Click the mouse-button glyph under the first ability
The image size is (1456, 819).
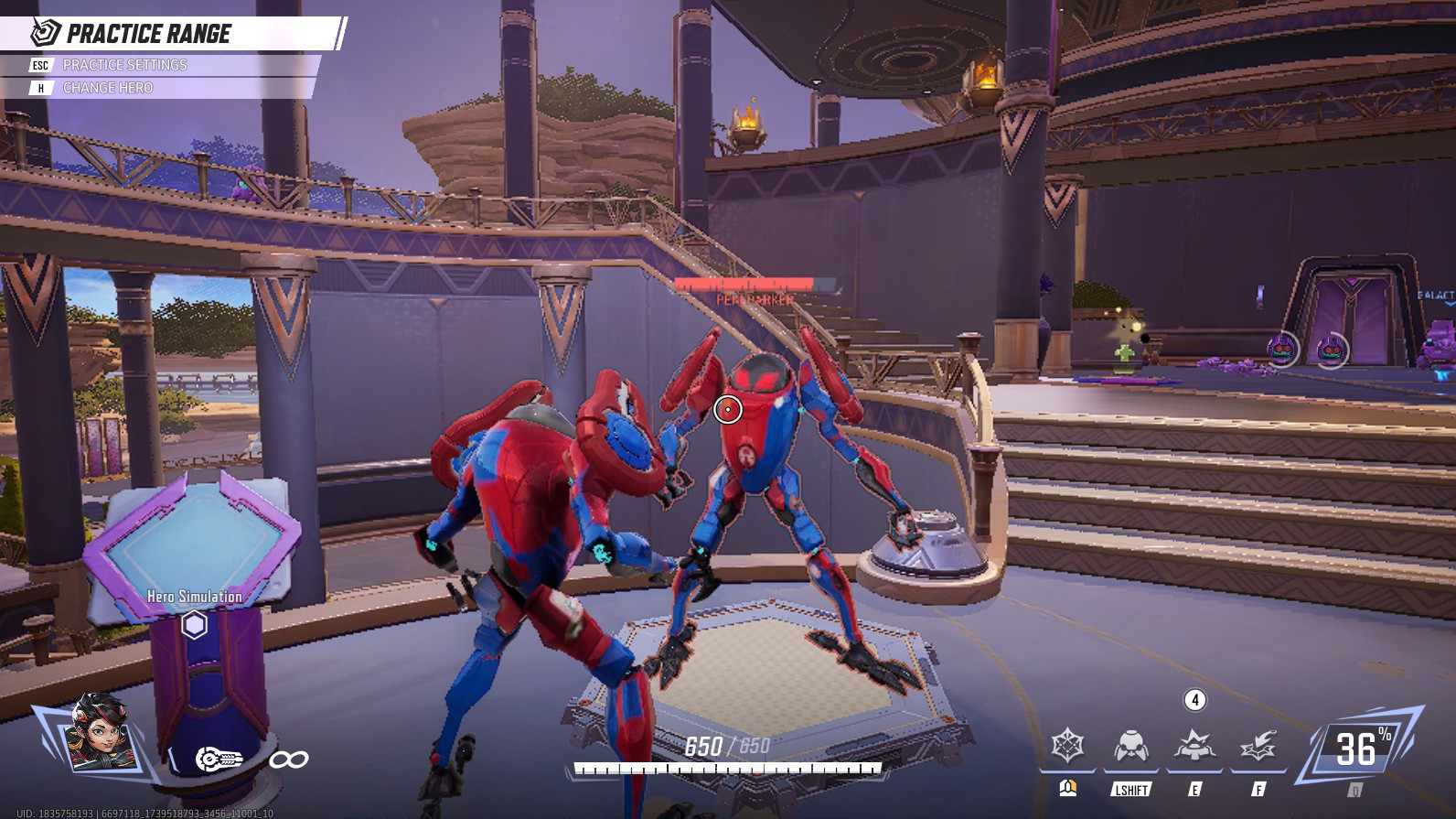point(1068,786)
